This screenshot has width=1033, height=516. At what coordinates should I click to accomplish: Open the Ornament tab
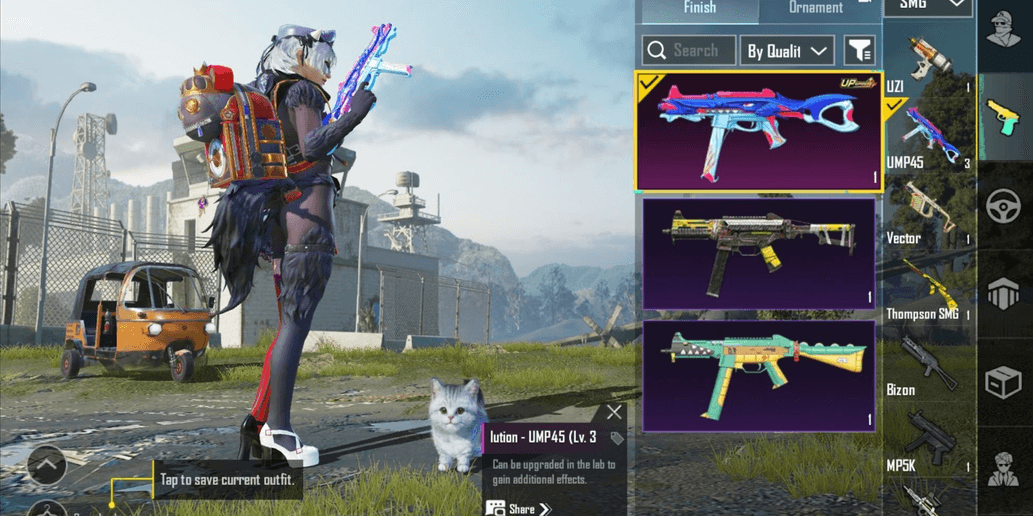pyautogui.click(x=816, y=8)
